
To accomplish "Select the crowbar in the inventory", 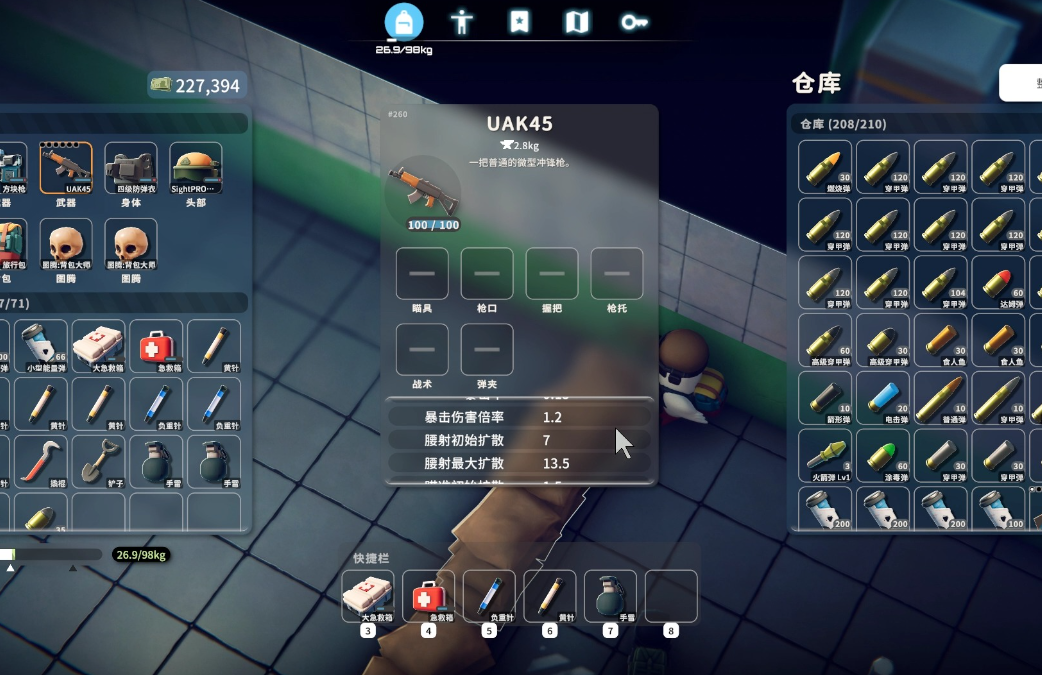I will tap(41, 460).
